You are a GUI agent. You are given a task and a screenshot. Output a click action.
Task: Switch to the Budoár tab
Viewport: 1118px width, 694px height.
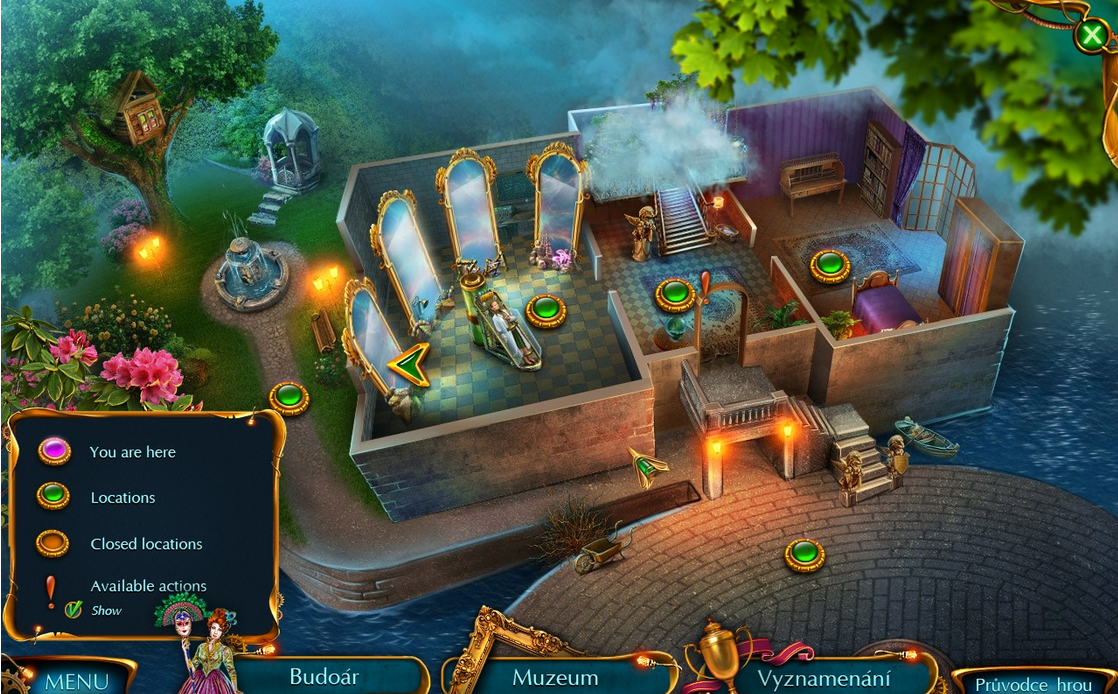324,676
